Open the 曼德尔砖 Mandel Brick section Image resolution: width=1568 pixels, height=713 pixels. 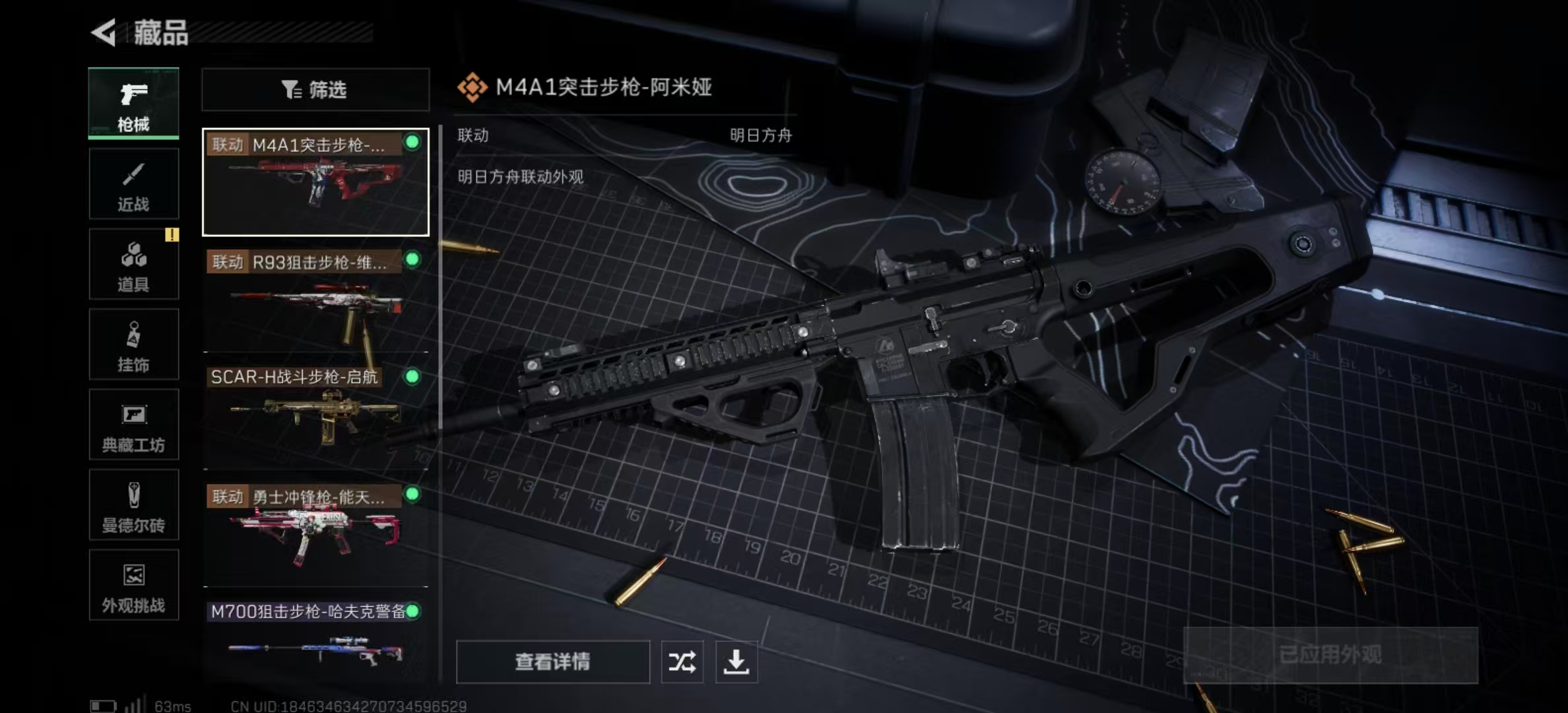(x=133, y=506)
